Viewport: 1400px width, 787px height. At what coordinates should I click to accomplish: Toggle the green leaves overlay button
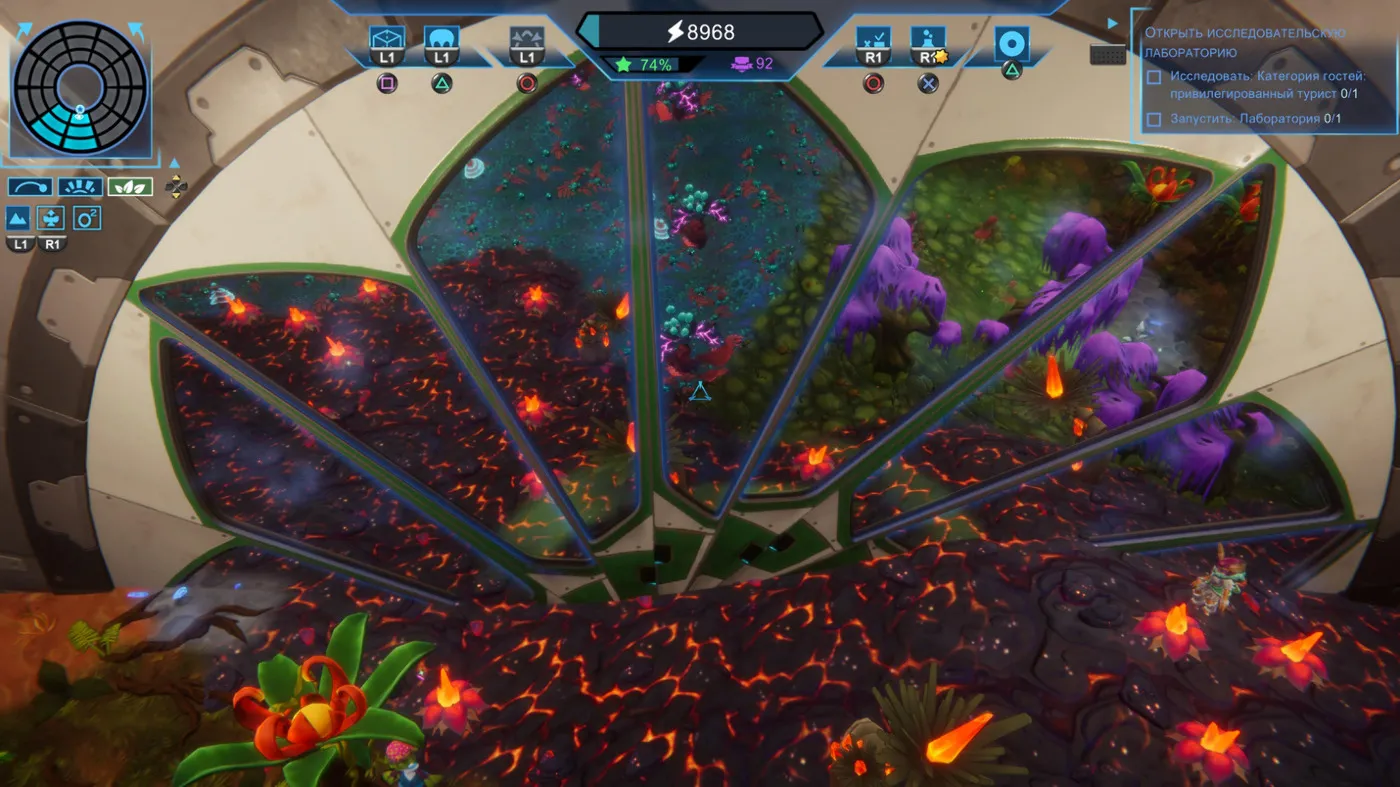pyautogui.click(x=130, y=186)
